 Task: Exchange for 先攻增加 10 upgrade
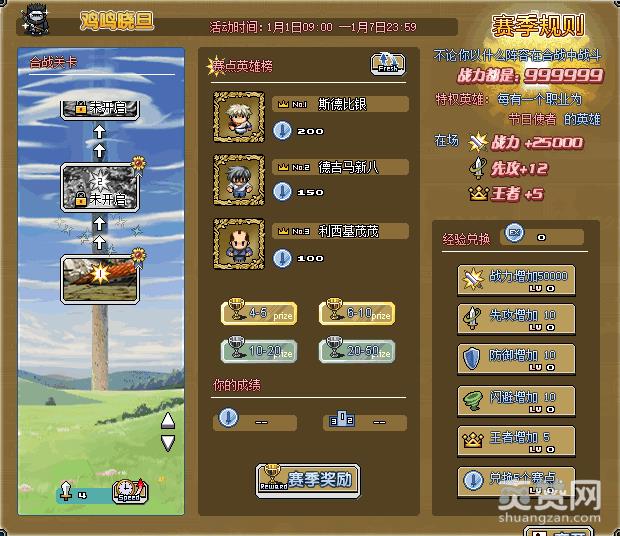[516, 319]
